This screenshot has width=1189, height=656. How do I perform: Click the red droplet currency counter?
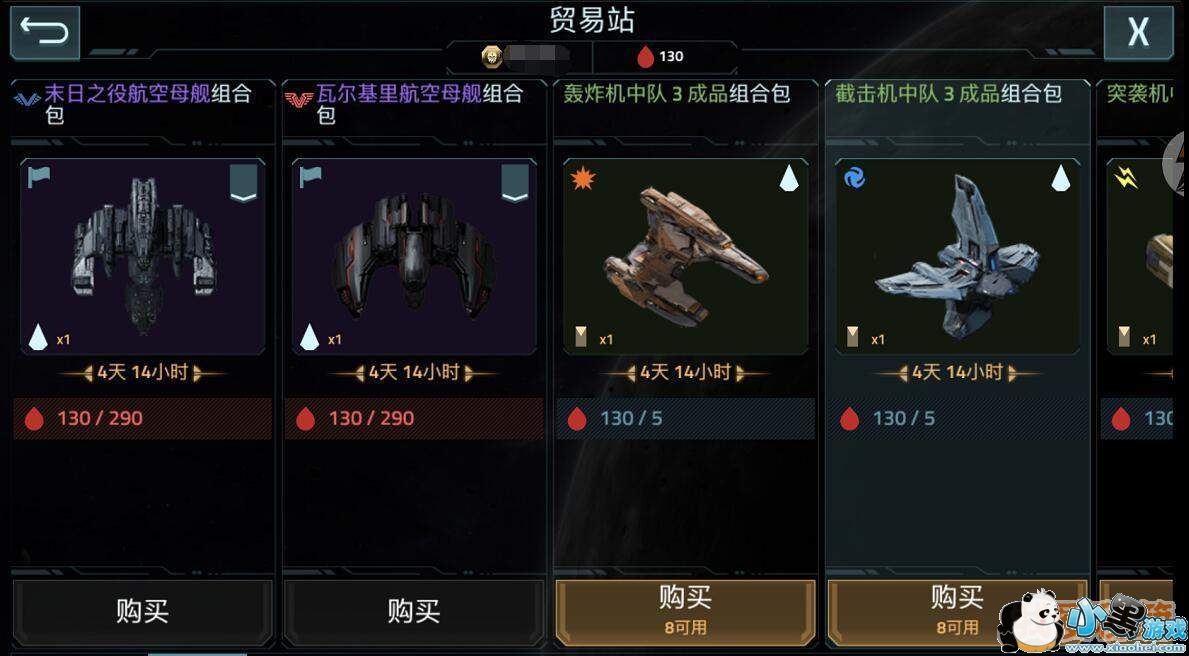pos(660,56)
